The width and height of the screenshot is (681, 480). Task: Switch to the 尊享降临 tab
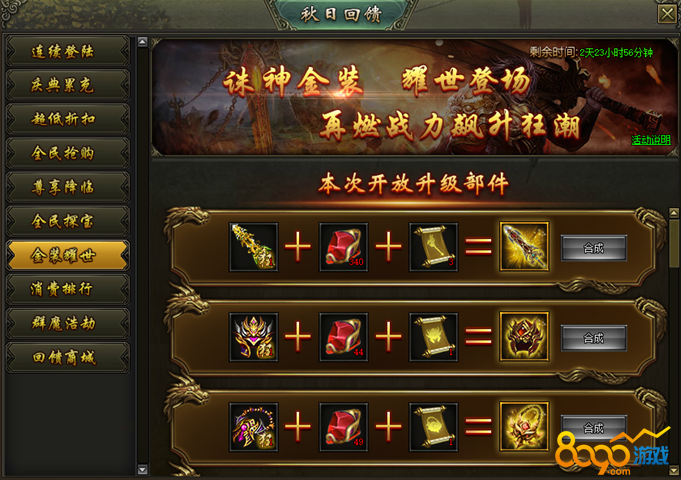pyautogui.click(x=67, y=185)
